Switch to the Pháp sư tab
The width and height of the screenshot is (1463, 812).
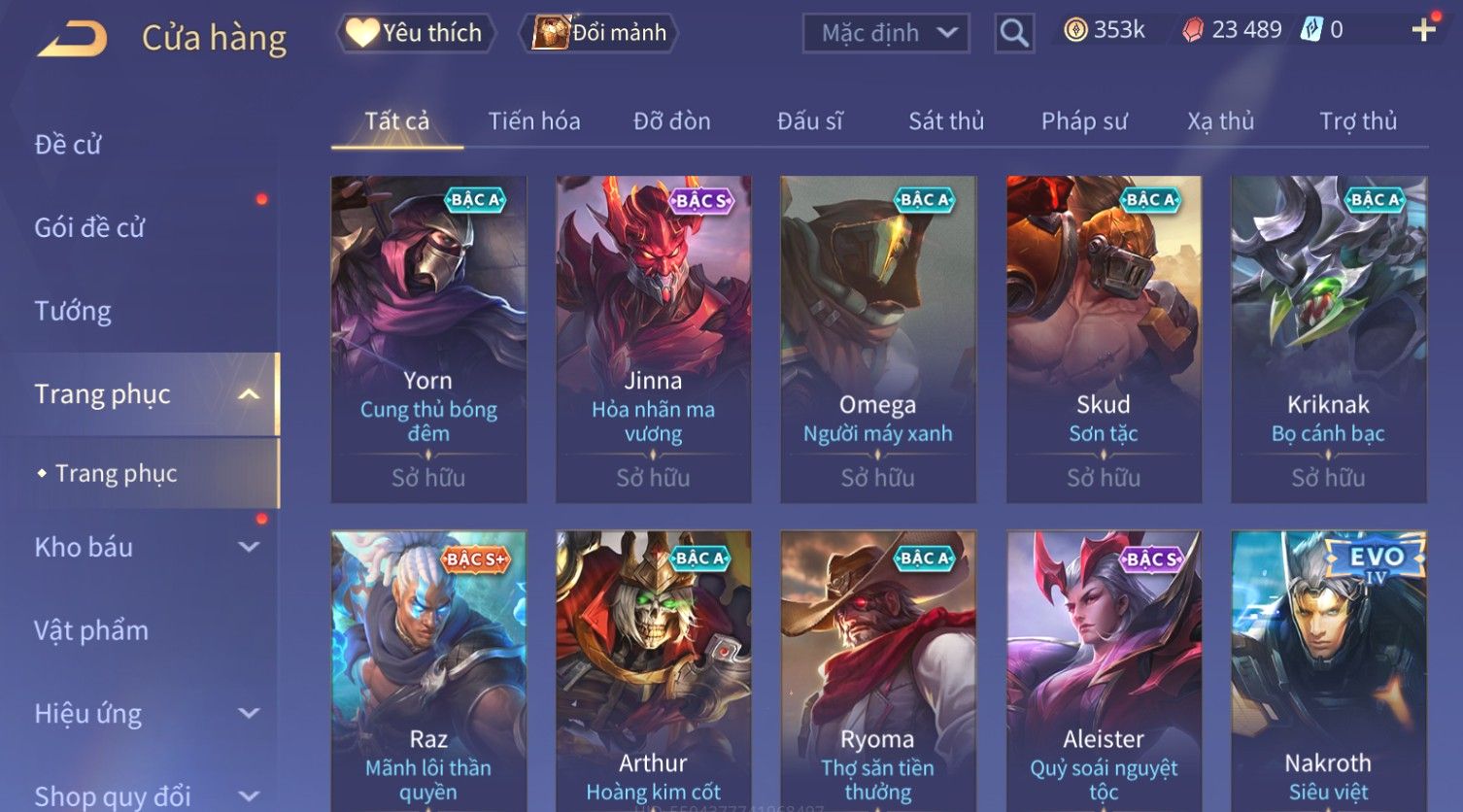[x=1083, y=121]
